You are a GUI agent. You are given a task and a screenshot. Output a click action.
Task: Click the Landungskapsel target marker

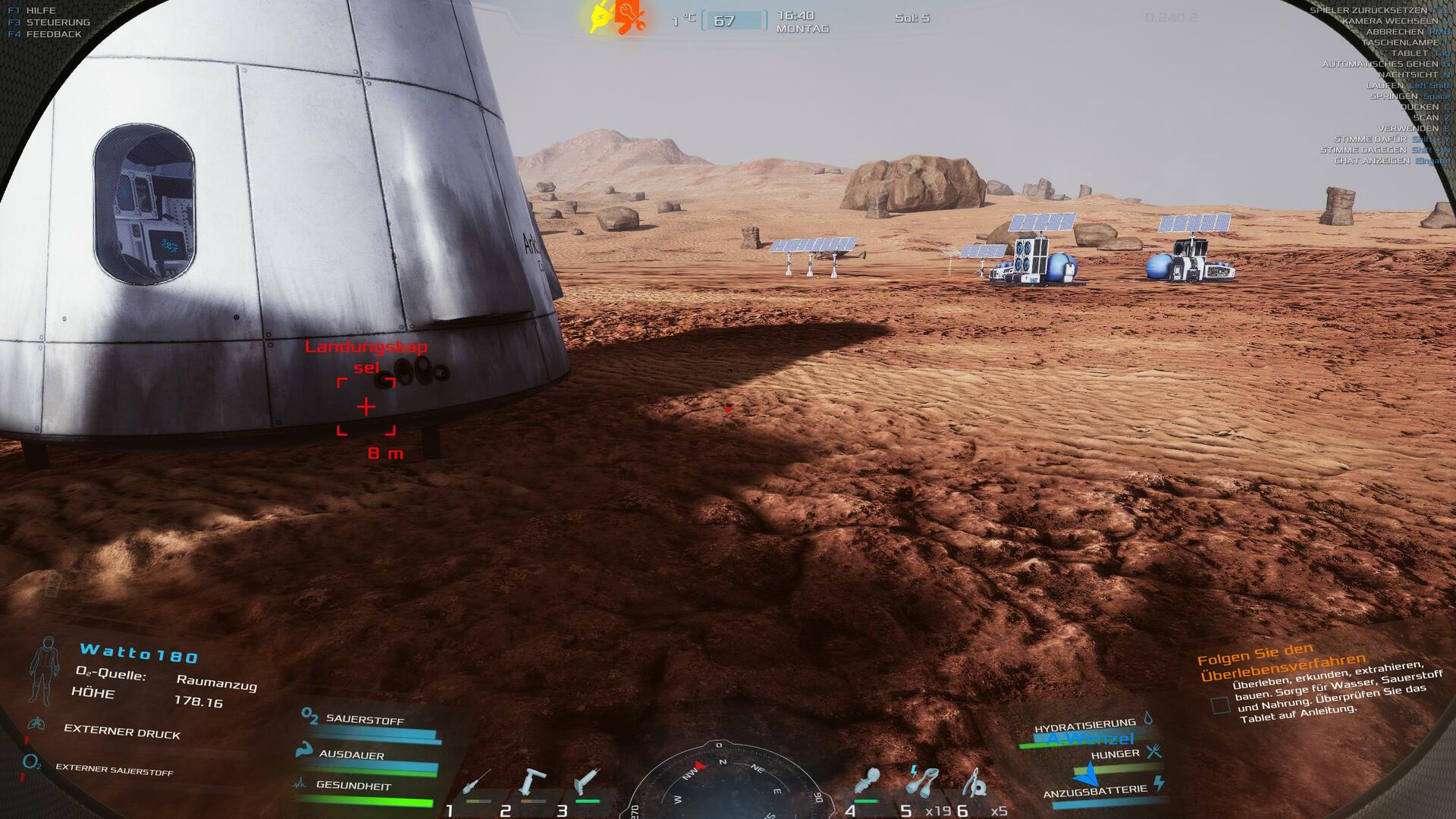pyautogui.click(x=366, y=407)
